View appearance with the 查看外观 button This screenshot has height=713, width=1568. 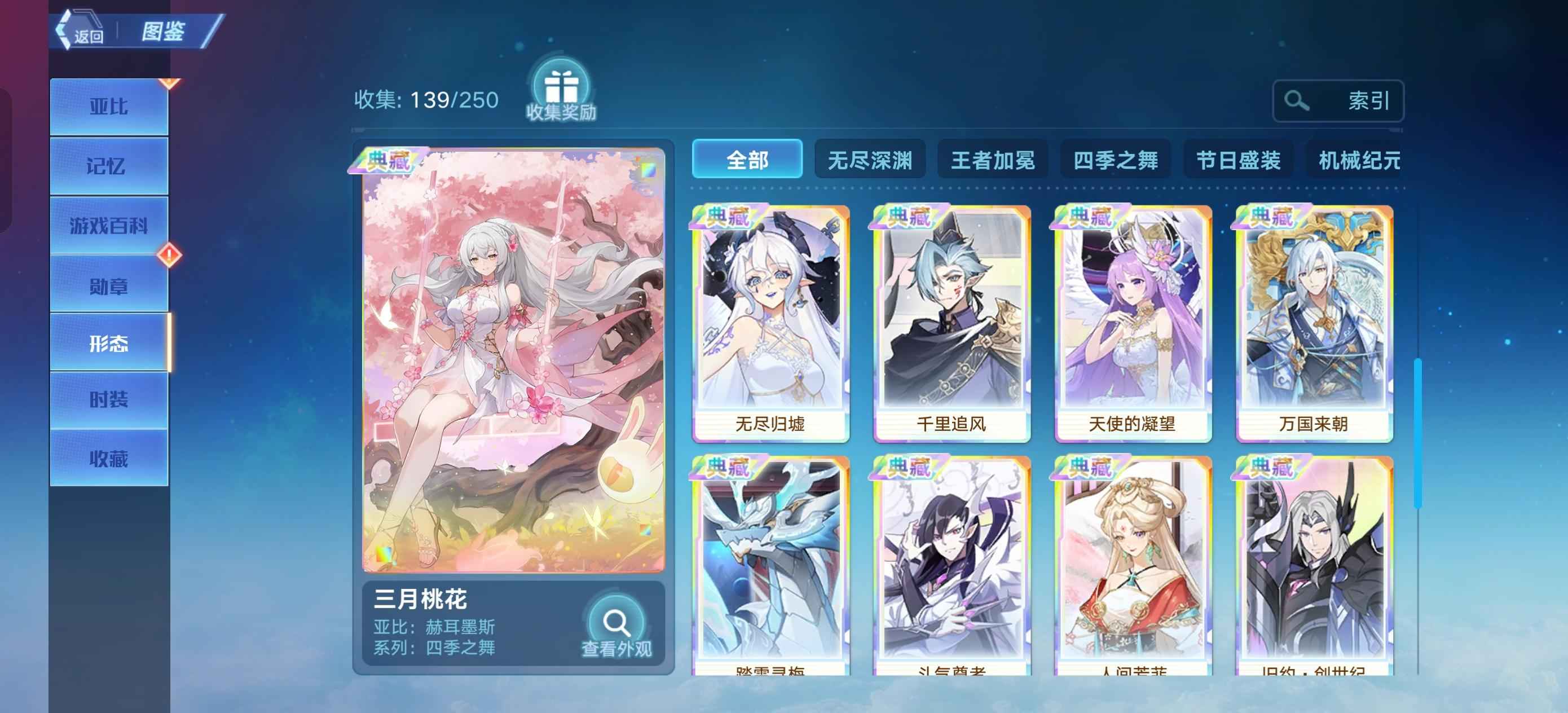click(616, 628)
